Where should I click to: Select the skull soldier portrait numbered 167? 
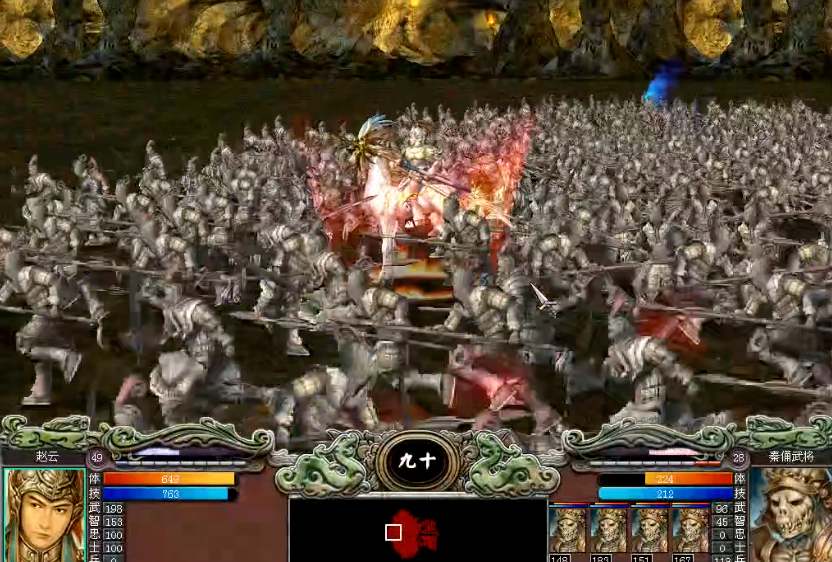[x=690, y=530]
